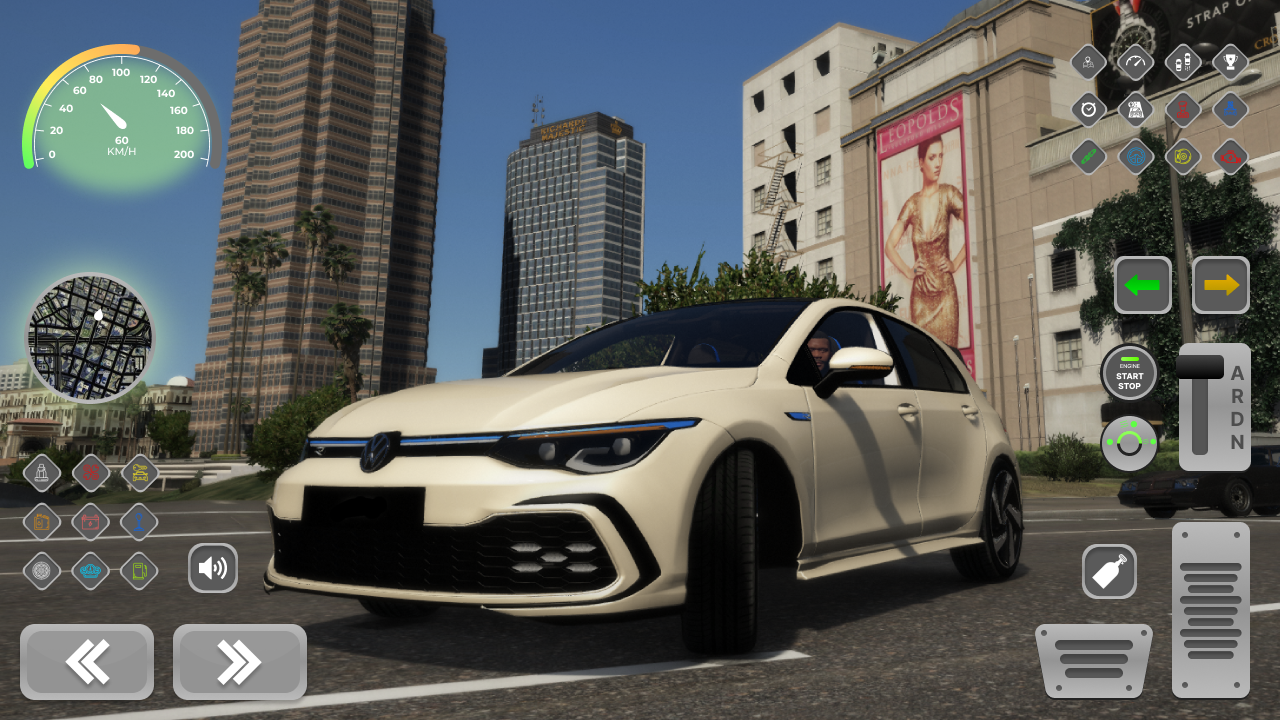Image resolution: width=1280 pixels, height=720 pixels.
Task: Select the blue steering wheel icon
Action: (1135, 157)
